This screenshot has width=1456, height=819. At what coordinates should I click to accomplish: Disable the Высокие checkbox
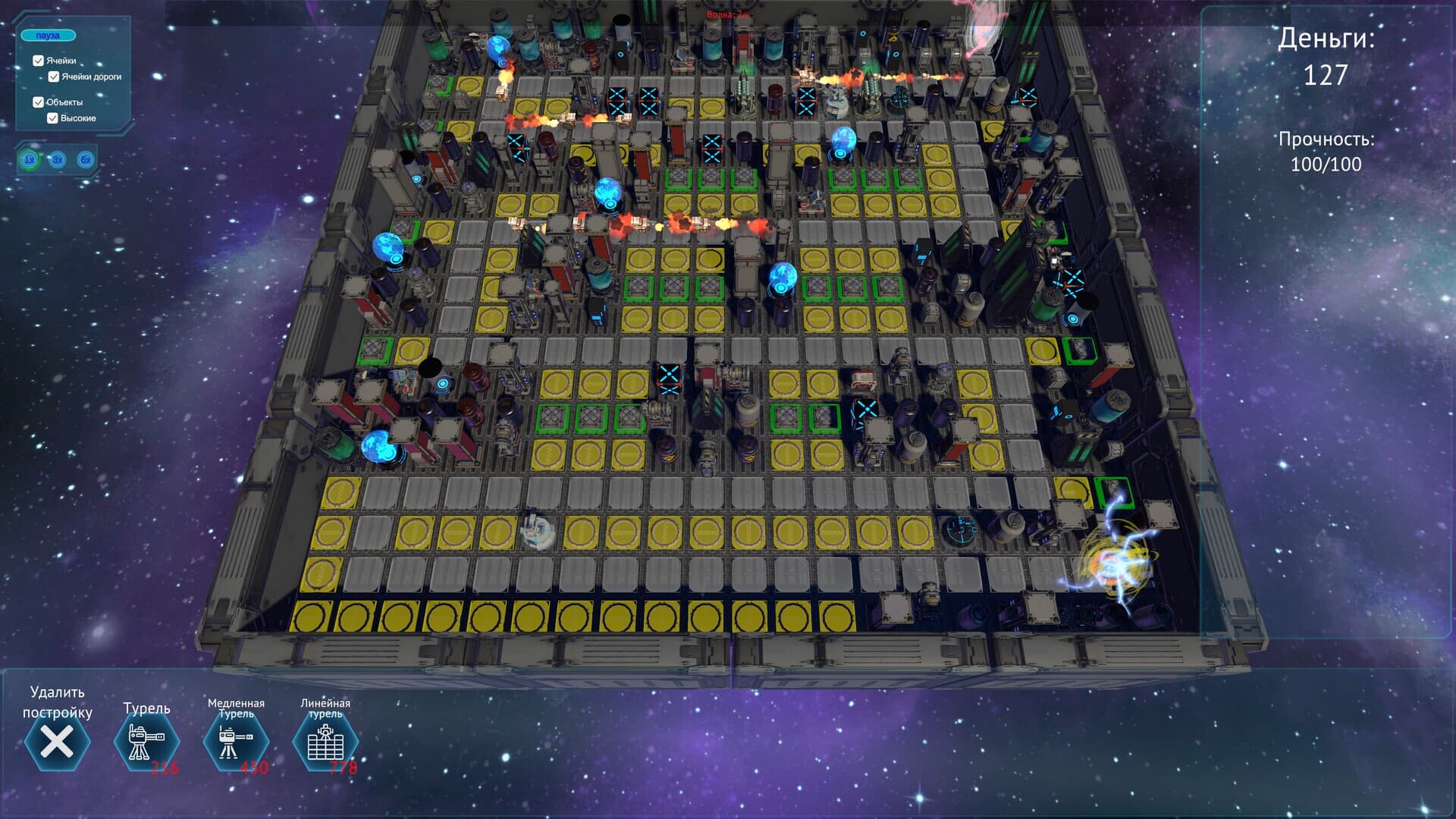[53, 118]
